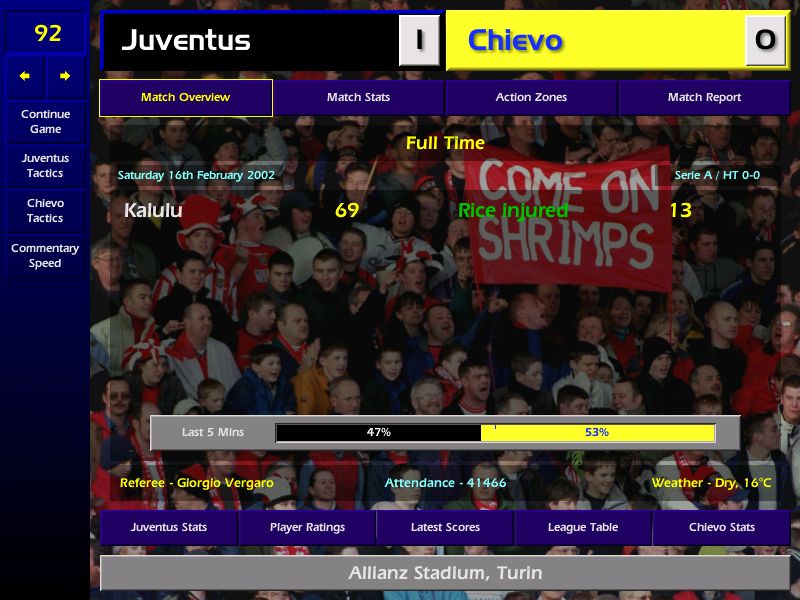Image resolution: width=800 pixels, height=600 pixels.
Task: Open Juventus Stats
Action: (169, 527)
